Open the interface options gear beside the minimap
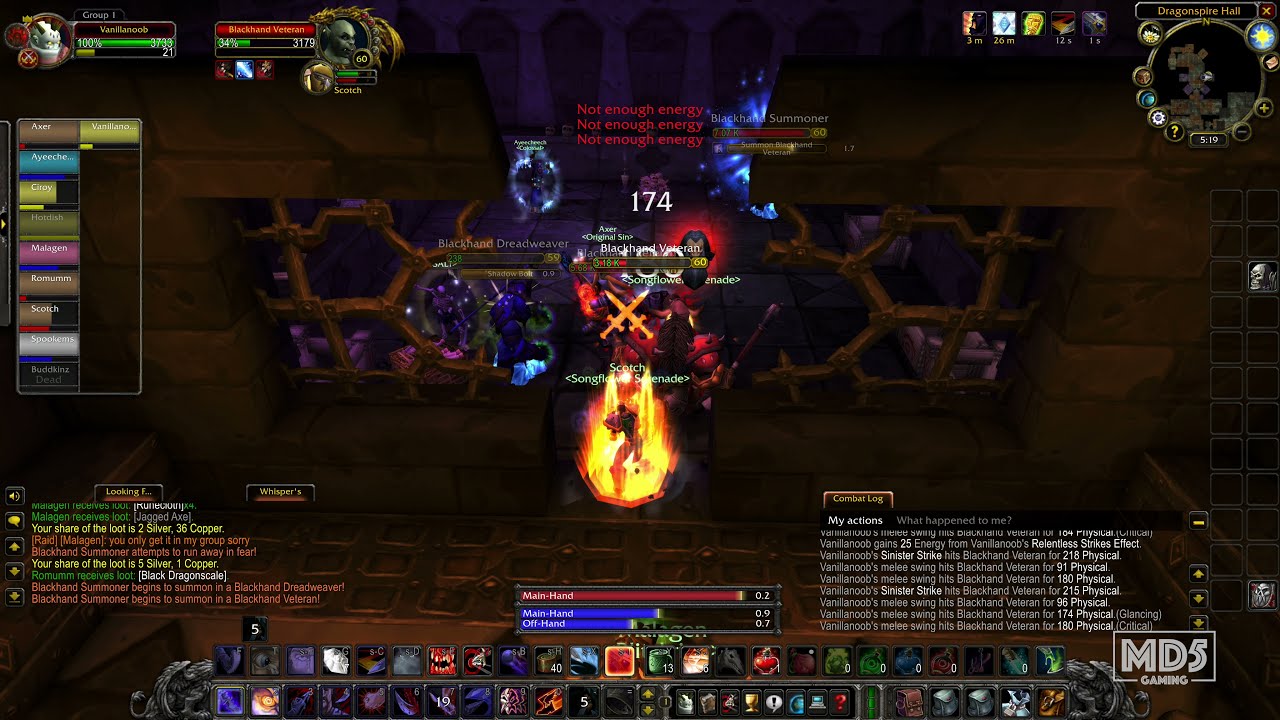The width and height of the screenshot is (1280, 720). click(1157, 117)
